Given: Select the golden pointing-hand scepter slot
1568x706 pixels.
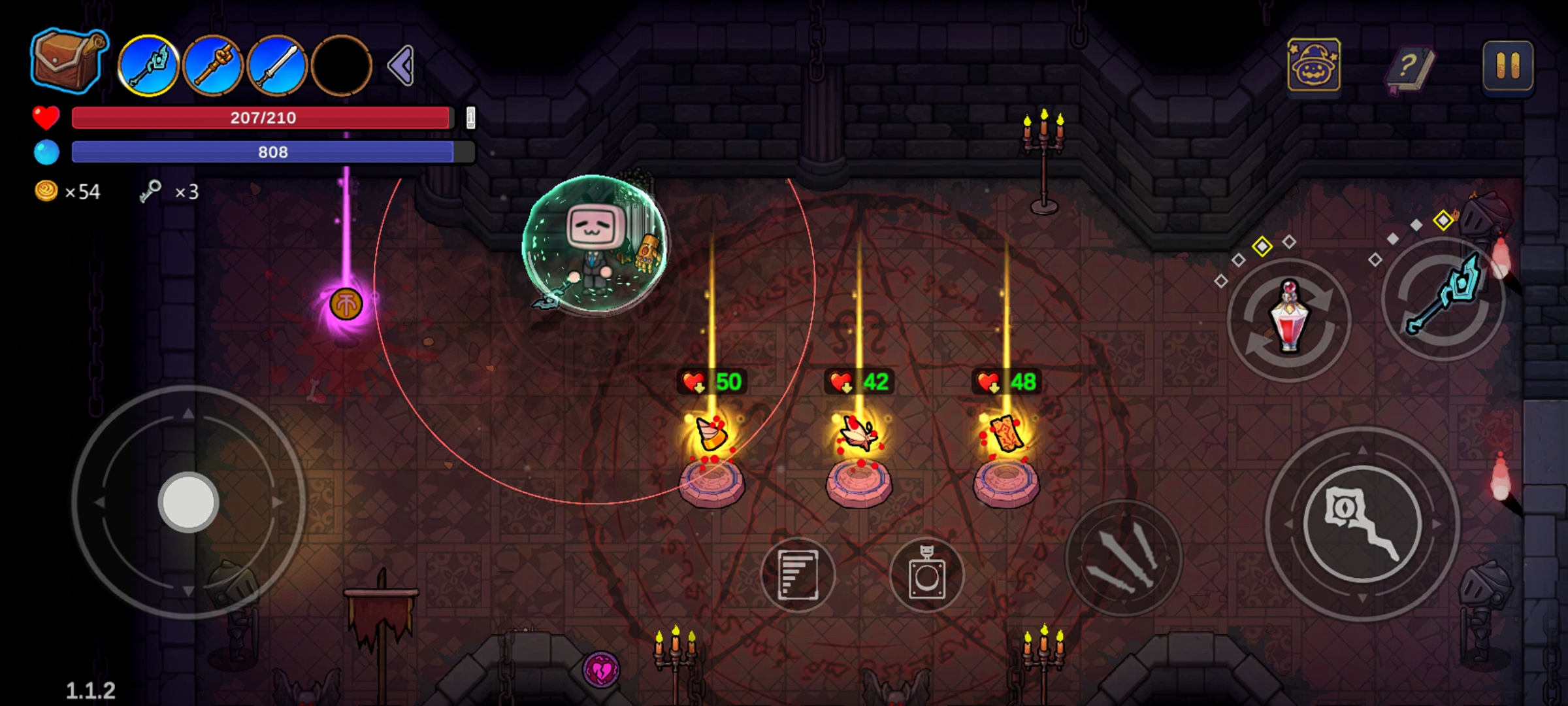Looking at the screenshot, I should 213,66.
